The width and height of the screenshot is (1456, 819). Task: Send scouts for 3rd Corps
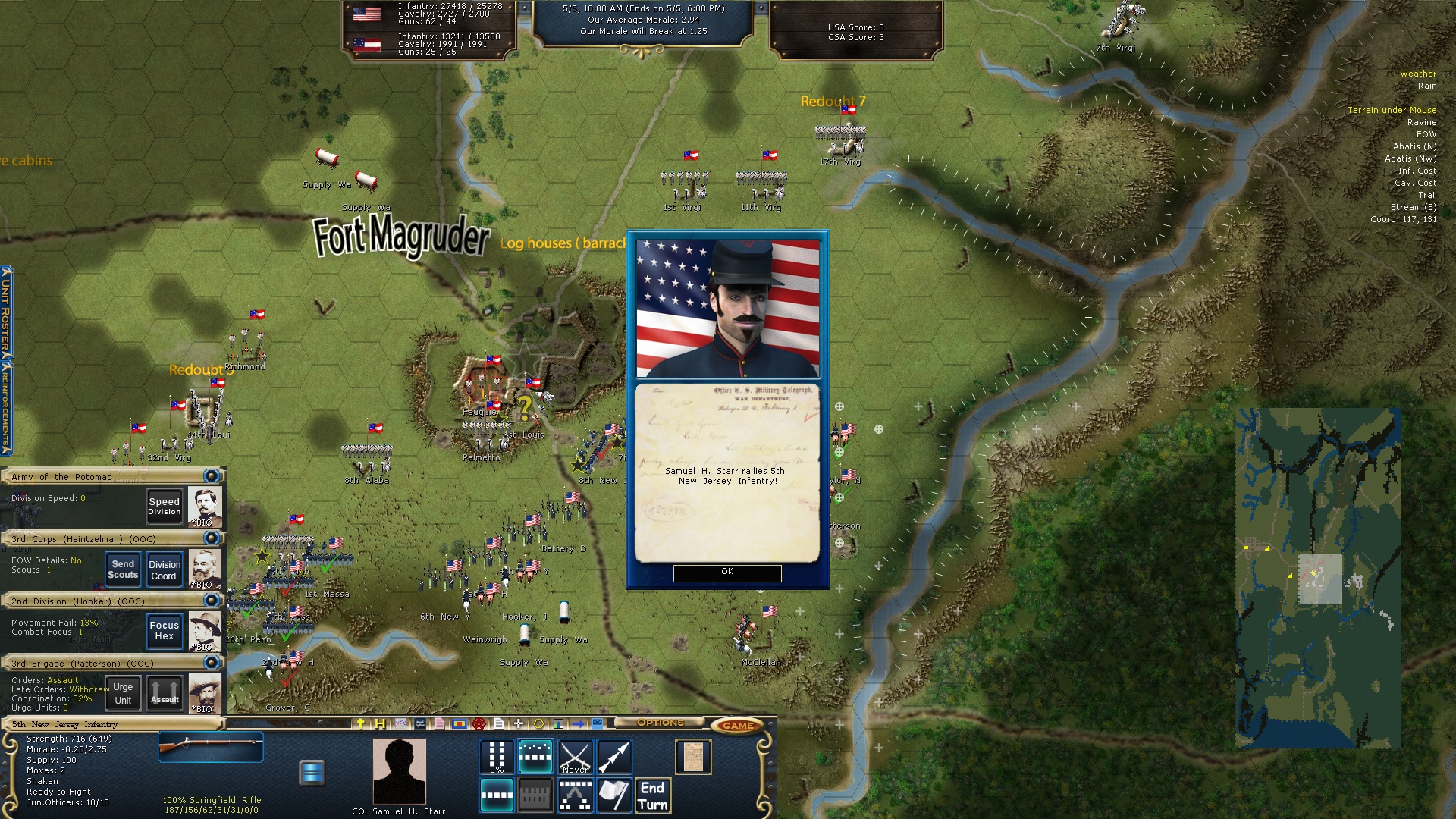tap(123, 570)
